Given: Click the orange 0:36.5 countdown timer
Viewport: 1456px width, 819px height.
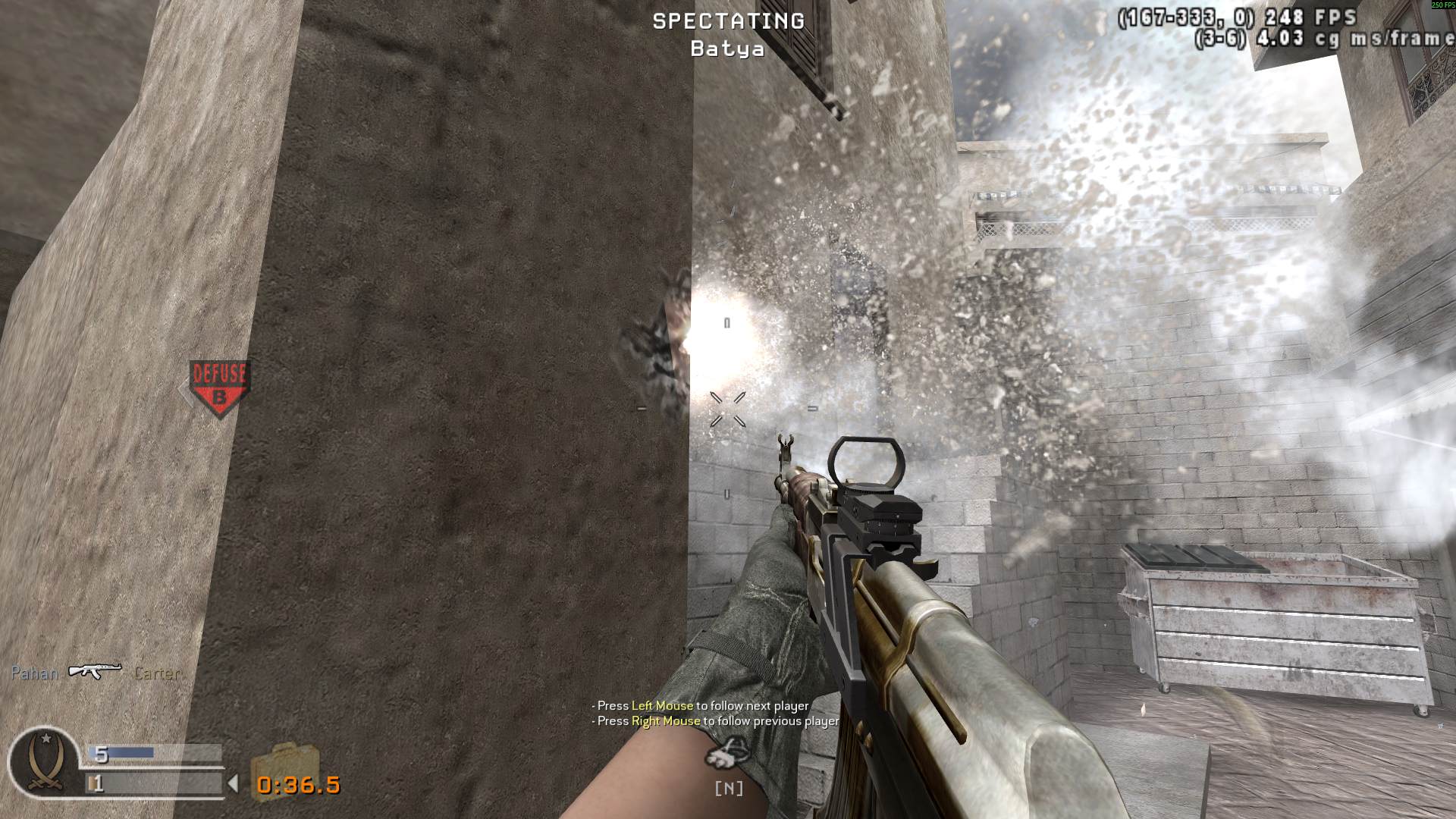Looking at the screenshot, I should [x=300, y=786].
